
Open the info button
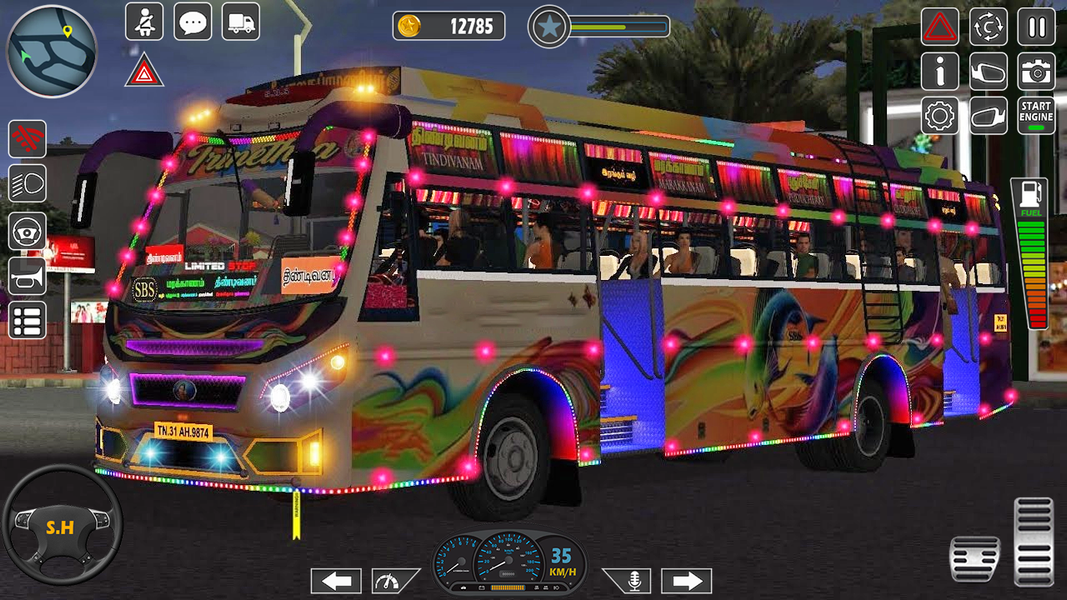point(939,71)
